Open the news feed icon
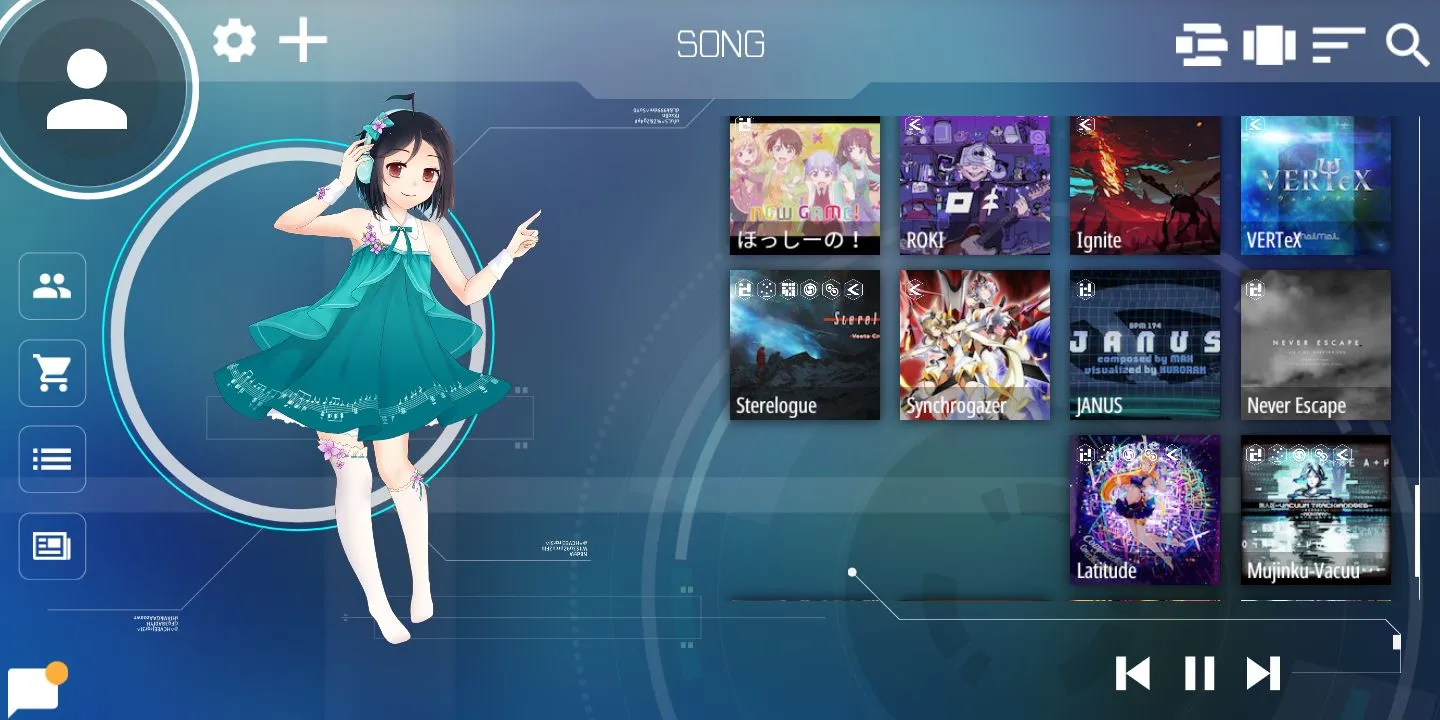The width and height of the screenshot is (1440, 720). point(52,546)
